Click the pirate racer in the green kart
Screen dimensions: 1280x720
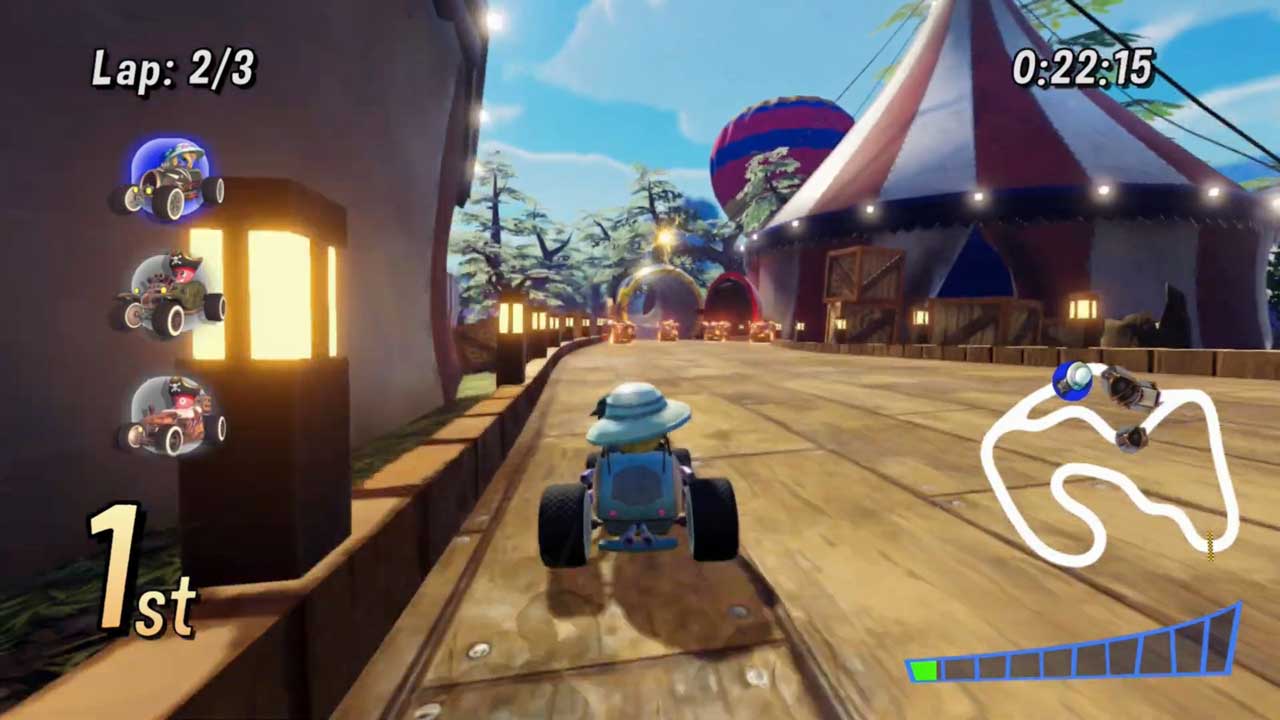[x=168, y=295]
